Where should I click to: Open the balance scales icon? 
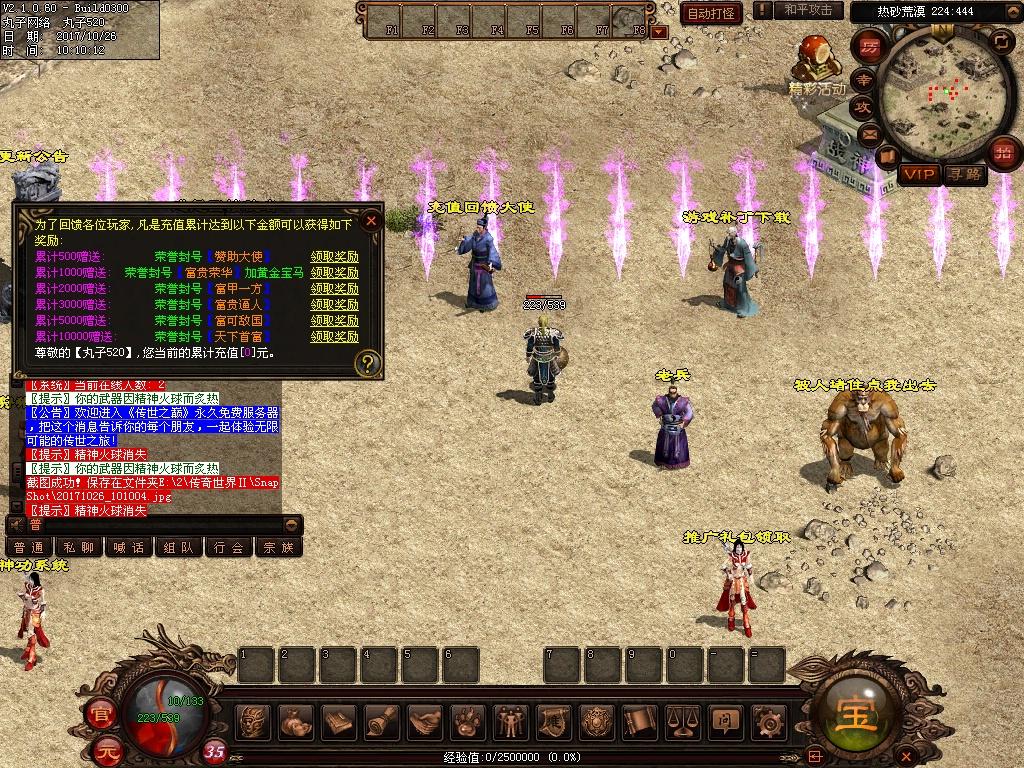683,721
